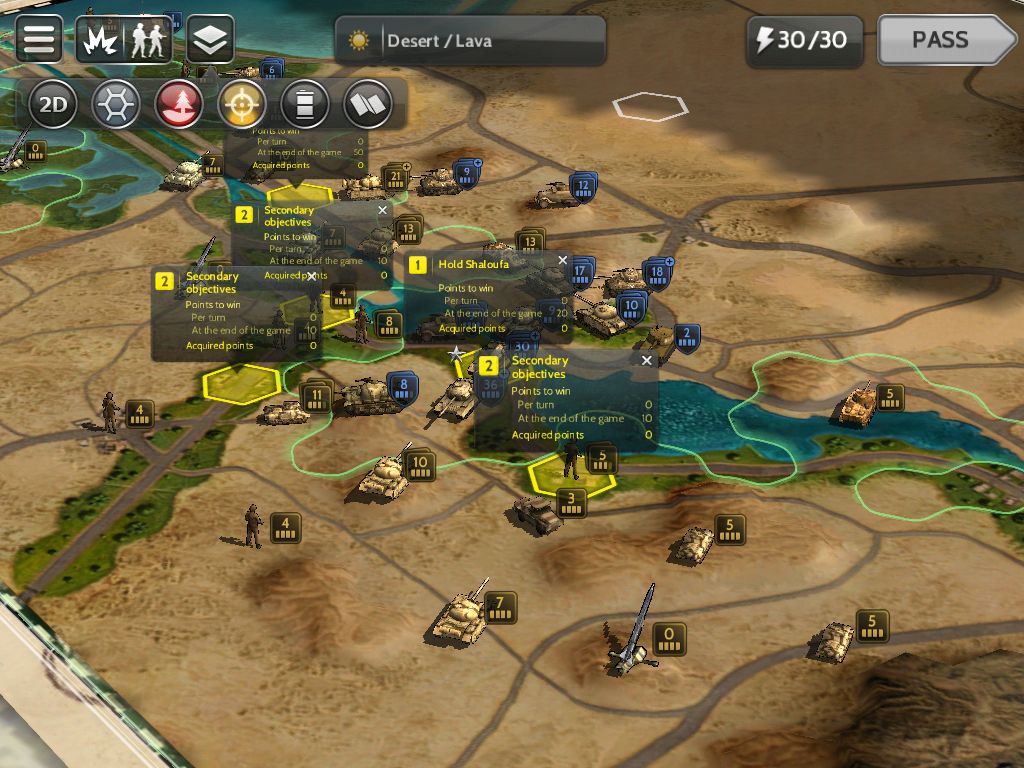Image resolution: width=1024 pixels, height=768 pixels.
Task: Close the Hold Shaloufa objective panel
Action: 562,261
